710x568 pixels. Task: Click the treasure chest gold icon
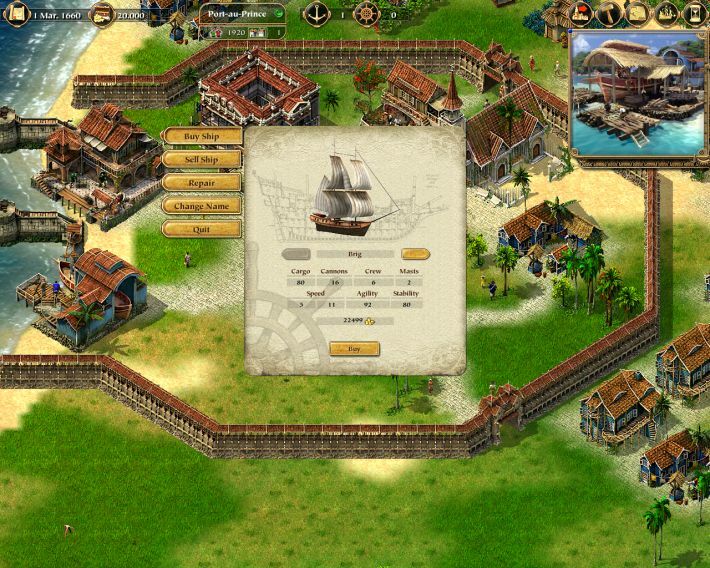click(101, 14)
